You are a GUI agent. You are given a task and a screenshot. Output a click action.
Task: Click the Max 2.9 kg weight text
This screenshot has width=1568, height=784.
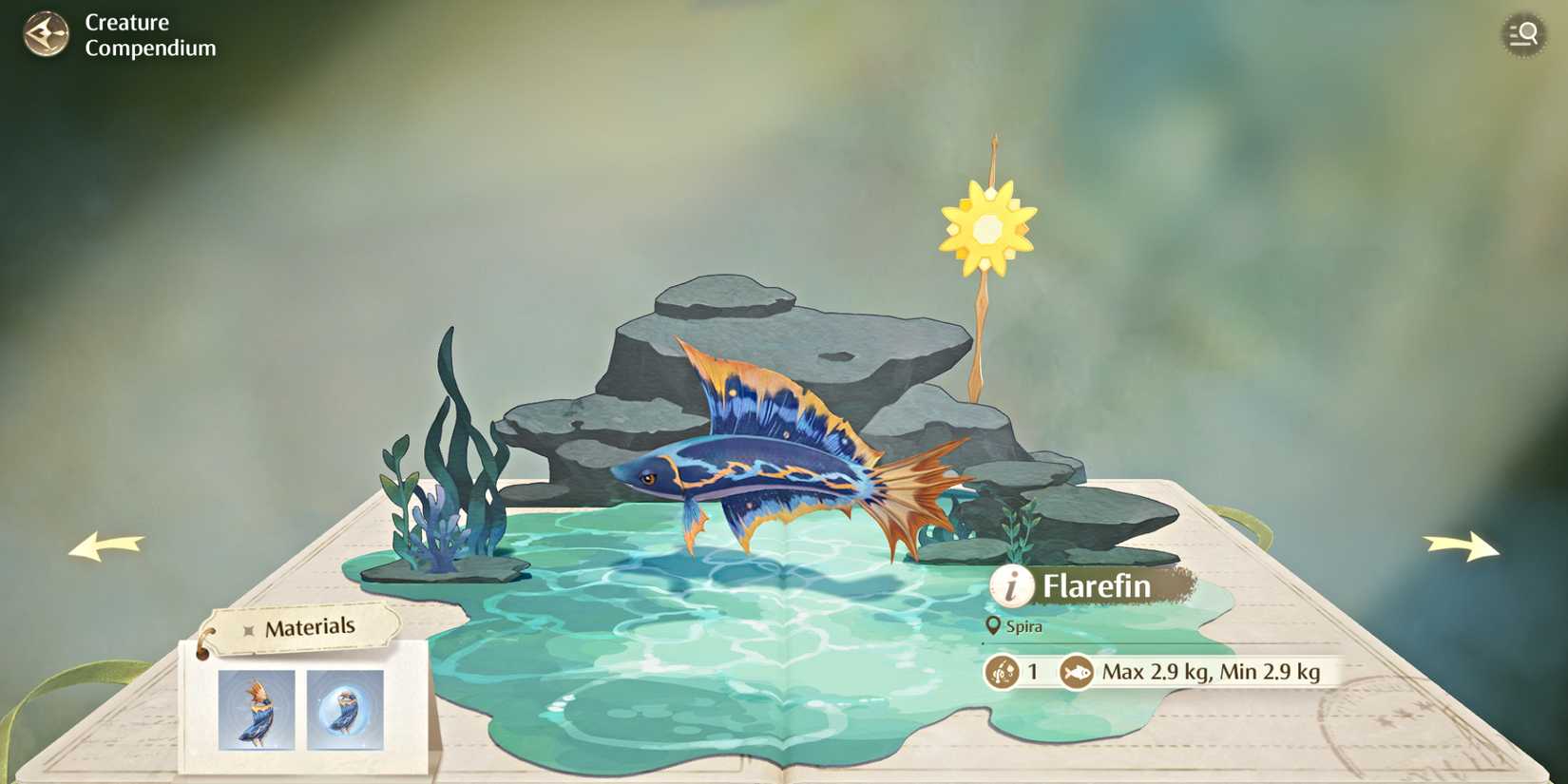tap(1212, 670)
